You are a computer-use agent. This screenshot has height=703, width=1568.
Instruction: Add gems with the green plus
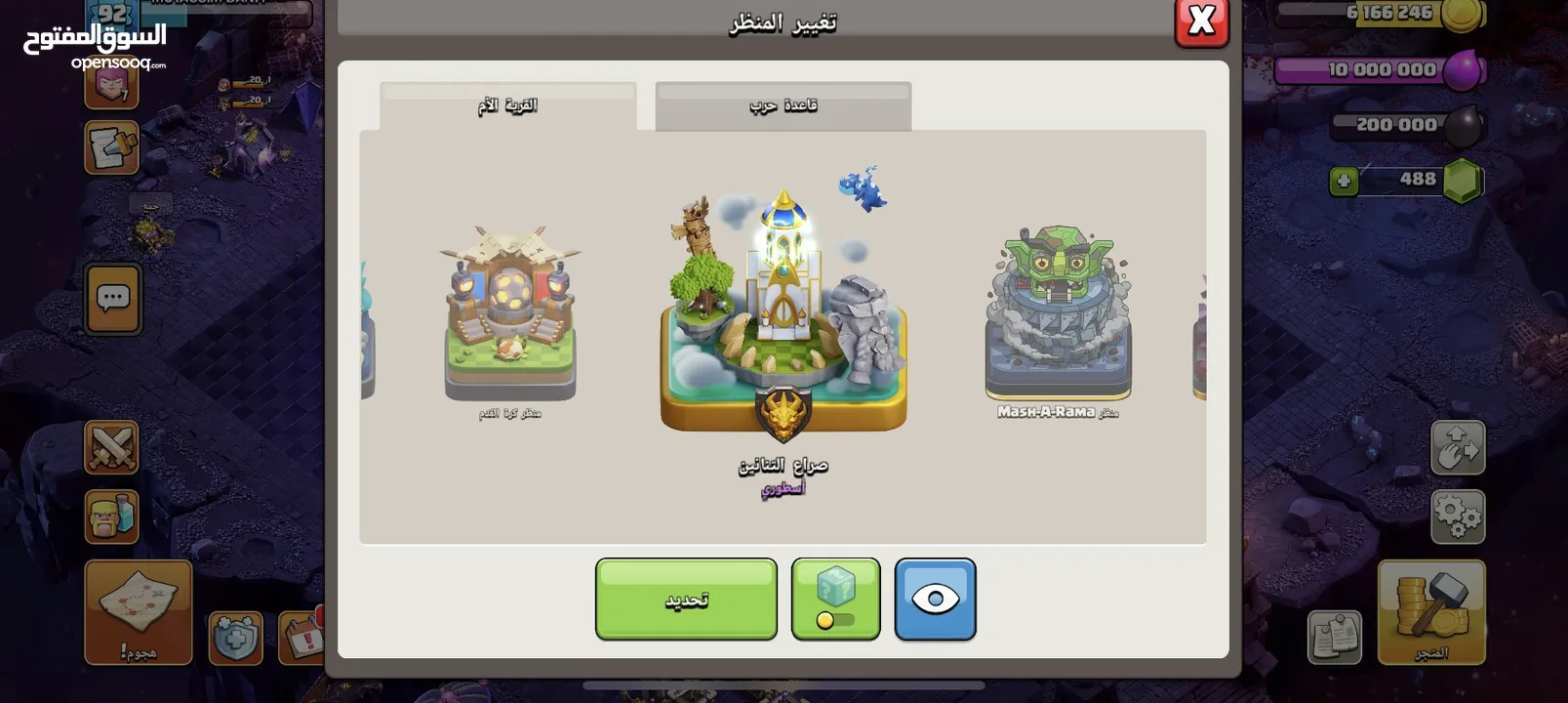coord(1344,181)
